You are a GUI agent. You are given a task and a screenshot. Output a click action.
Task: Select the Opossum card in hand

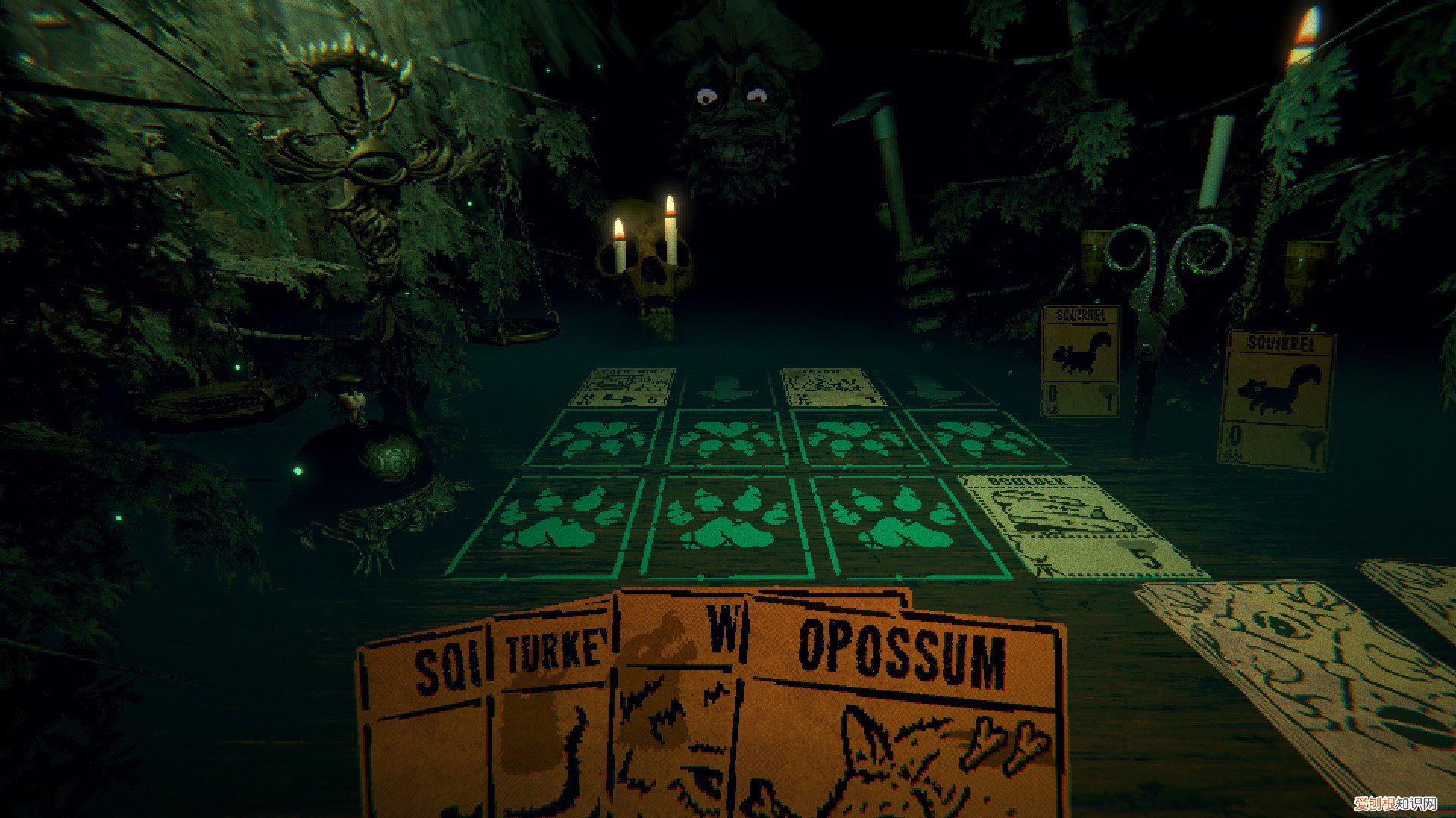click(x=902, y=720)
